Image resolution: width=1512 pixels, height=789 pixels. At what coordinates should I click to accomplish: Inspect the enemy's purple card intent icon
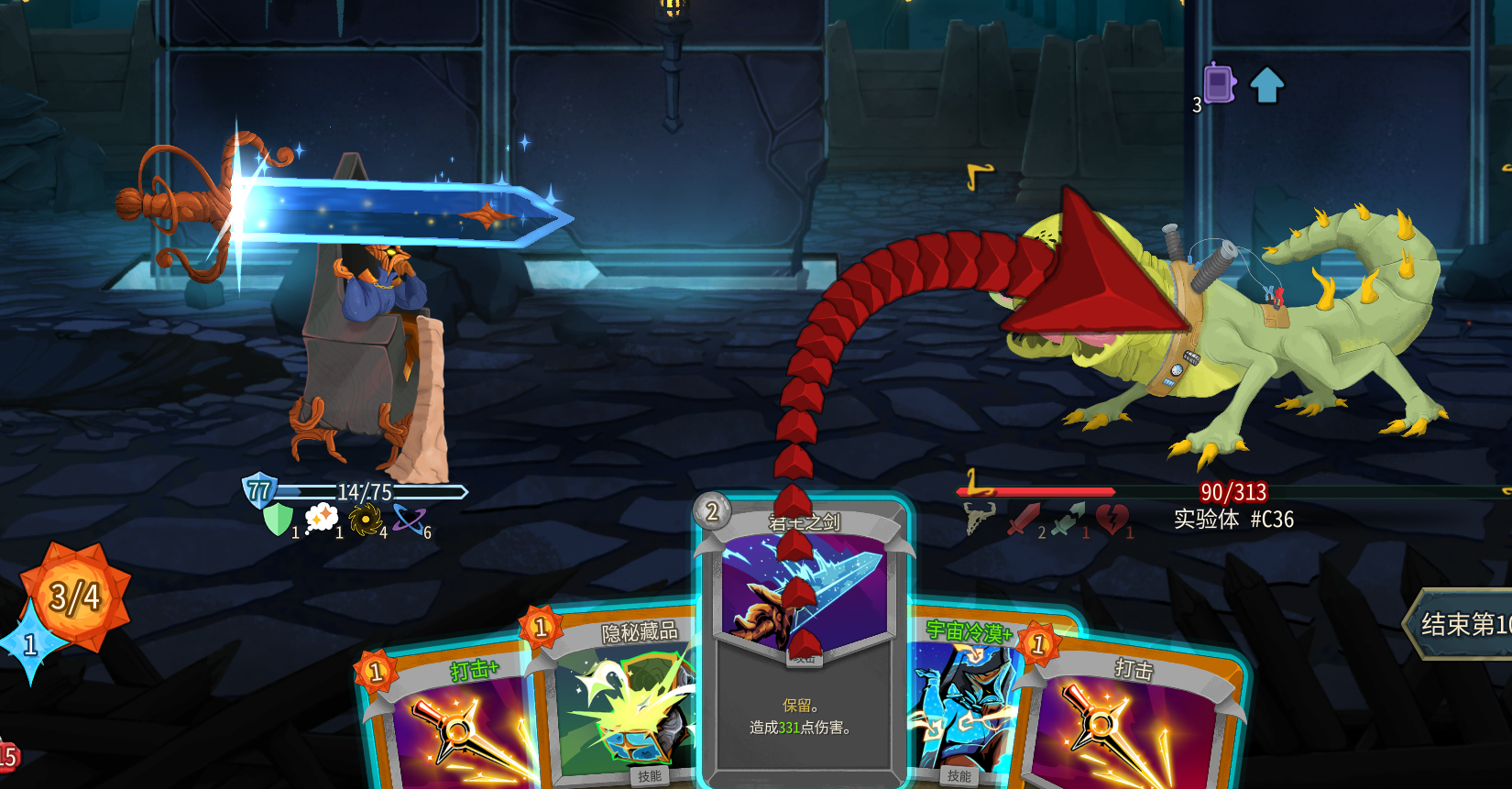click(1220, 84)
